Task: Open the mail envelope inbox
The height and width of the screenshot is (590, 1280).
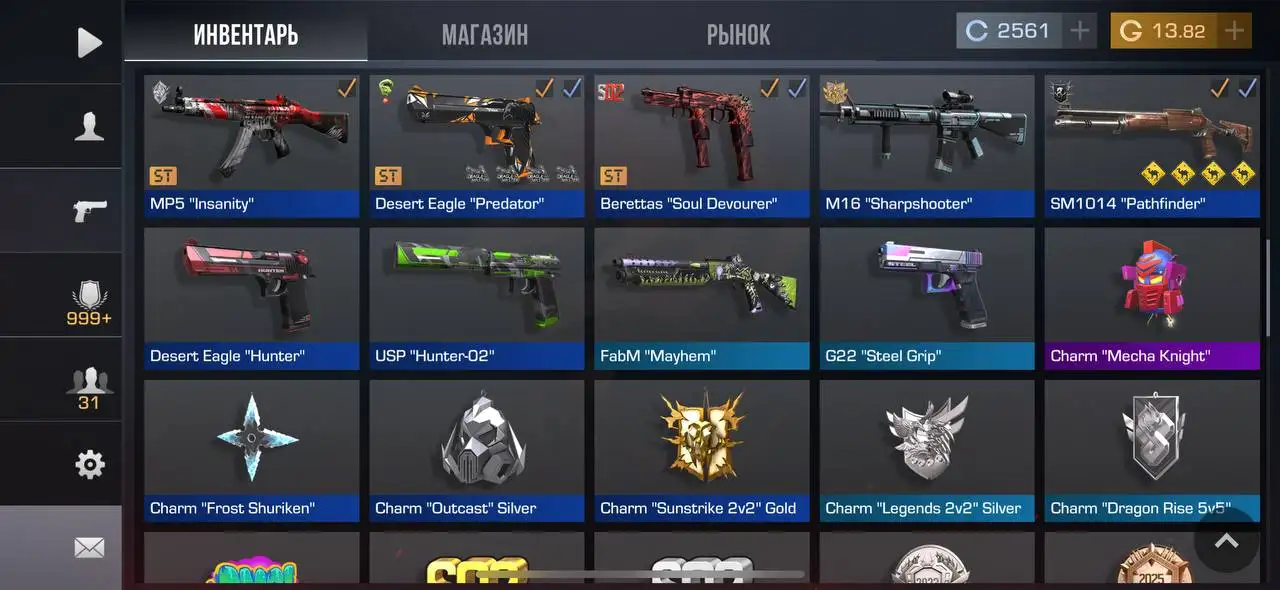Action: point(89,547)
